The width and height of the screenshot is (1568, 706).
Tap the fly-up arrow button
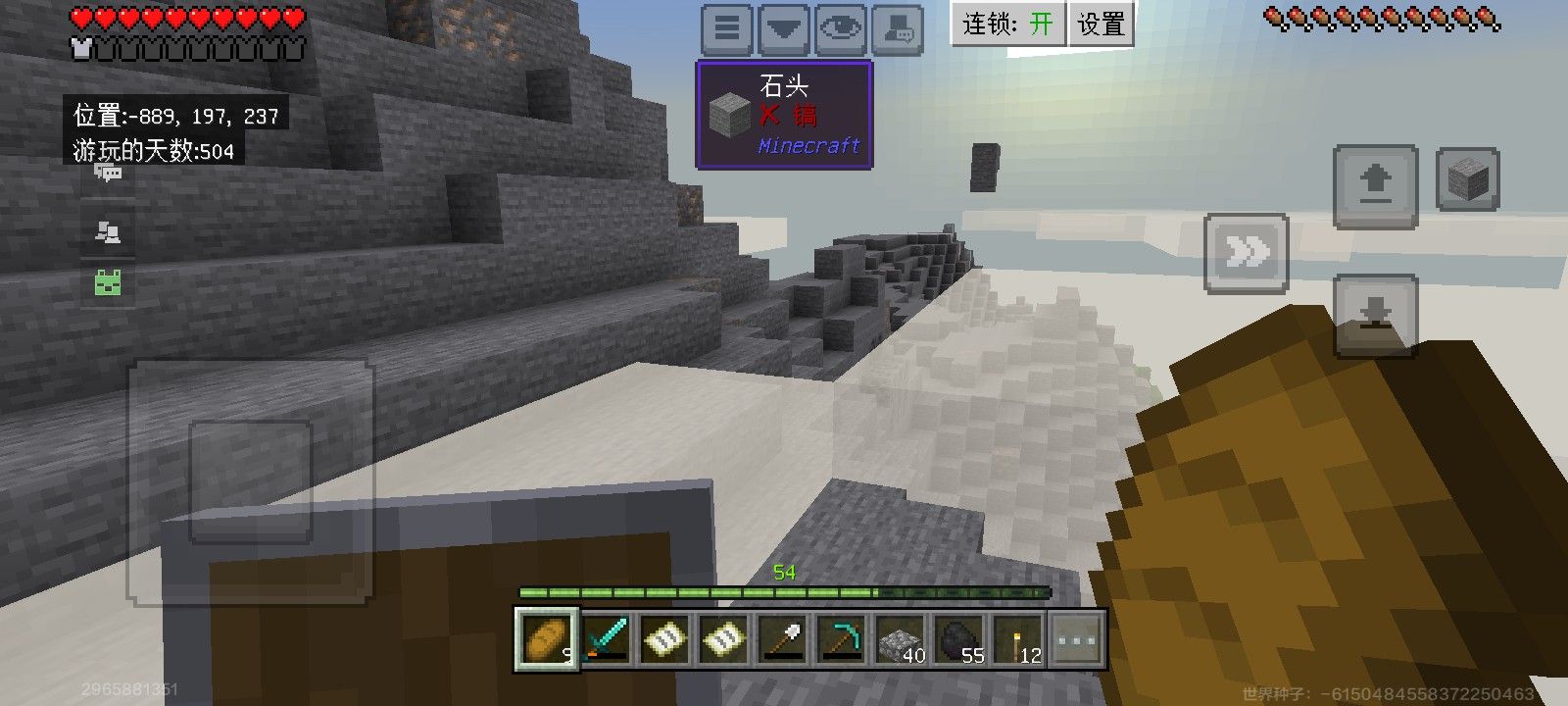(1376, 185)
